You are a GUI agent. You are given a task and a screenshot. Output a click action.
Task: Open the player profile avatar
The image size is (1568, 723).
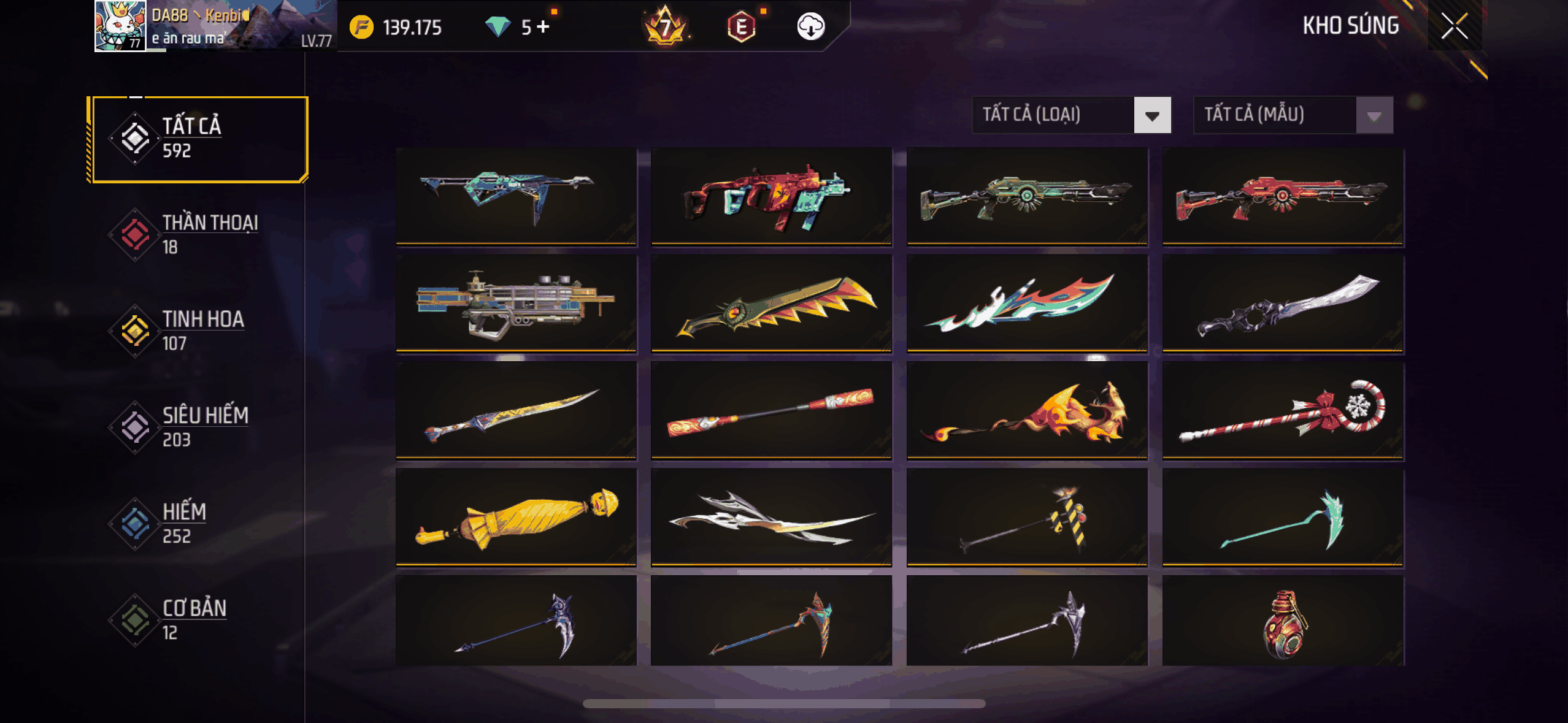pos(120,26)
